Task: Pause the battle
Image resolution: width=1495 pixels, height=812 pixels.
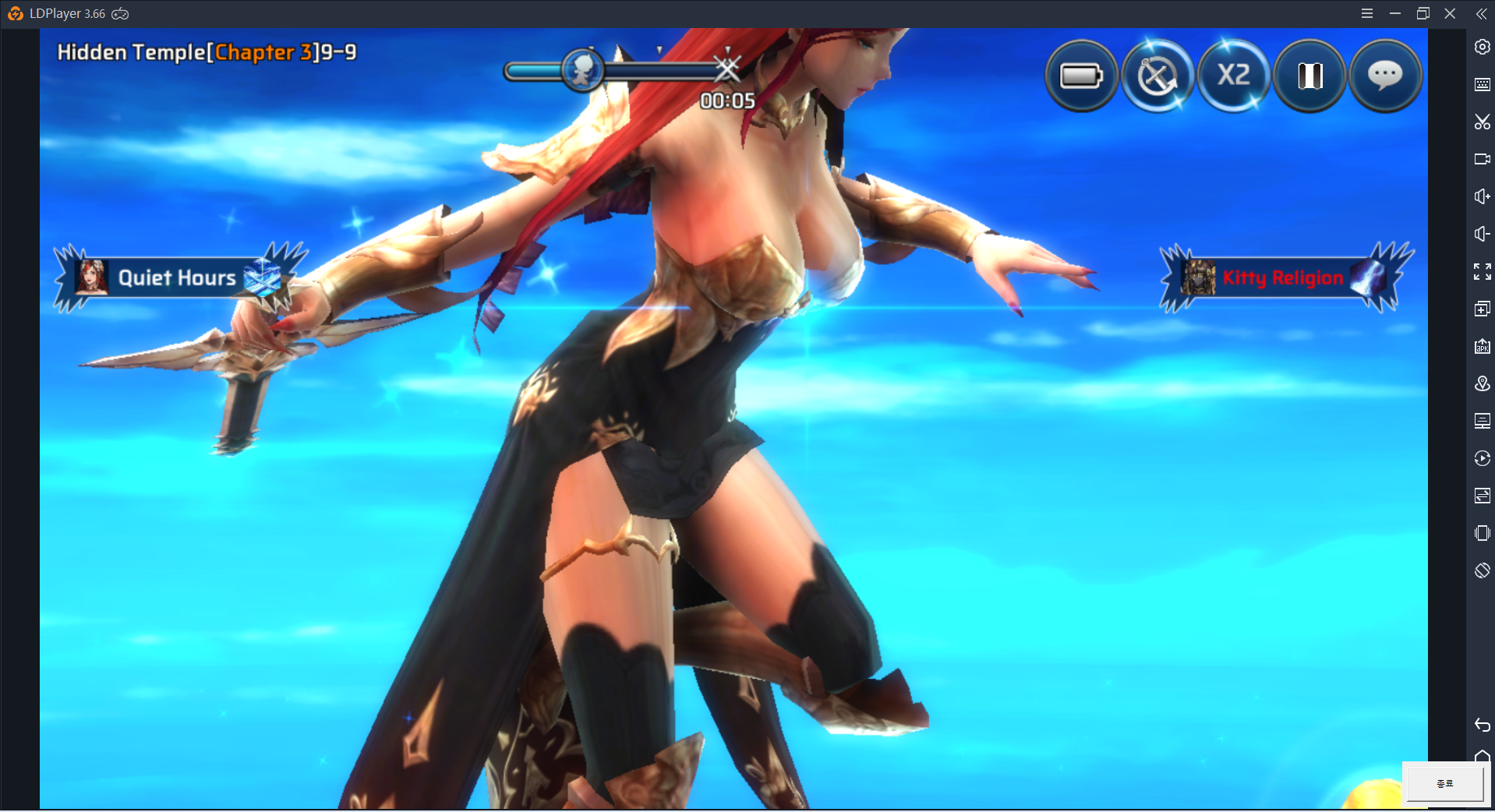Action: click(1309, 76)
